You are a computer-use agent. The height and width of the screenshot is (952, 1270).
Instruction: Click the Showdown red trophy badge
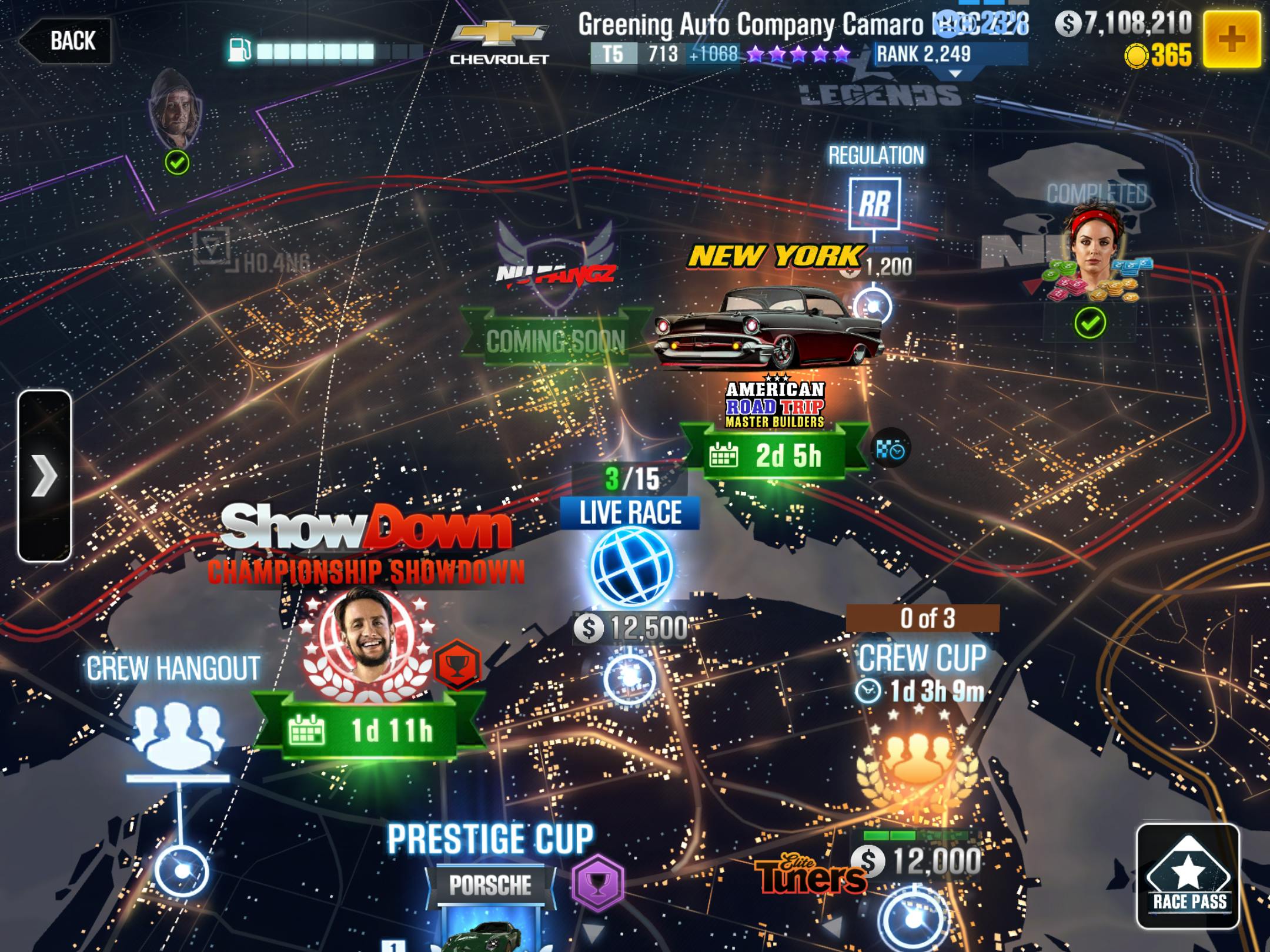457,665
